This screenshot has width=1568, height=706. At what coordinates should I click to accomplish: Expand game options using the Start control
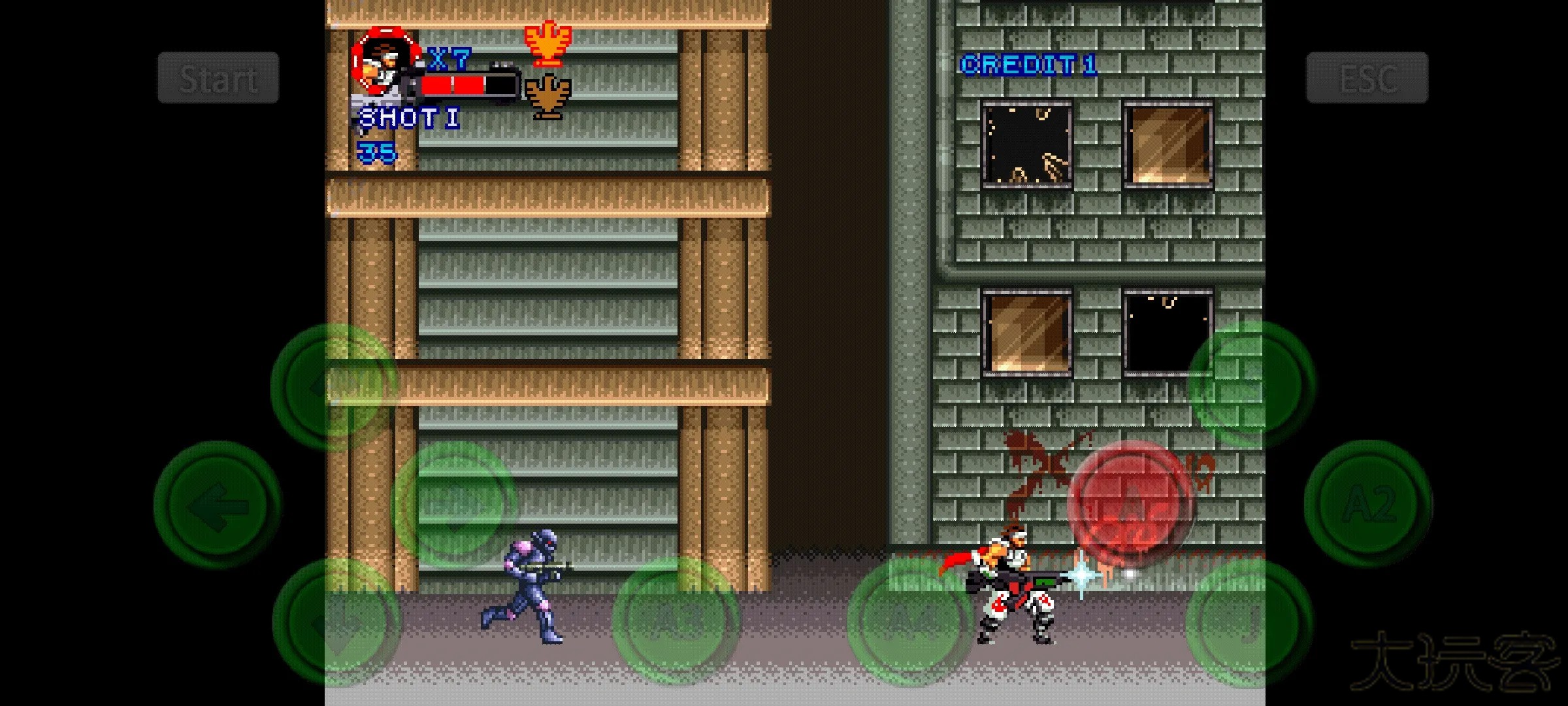tap(218, 78)
